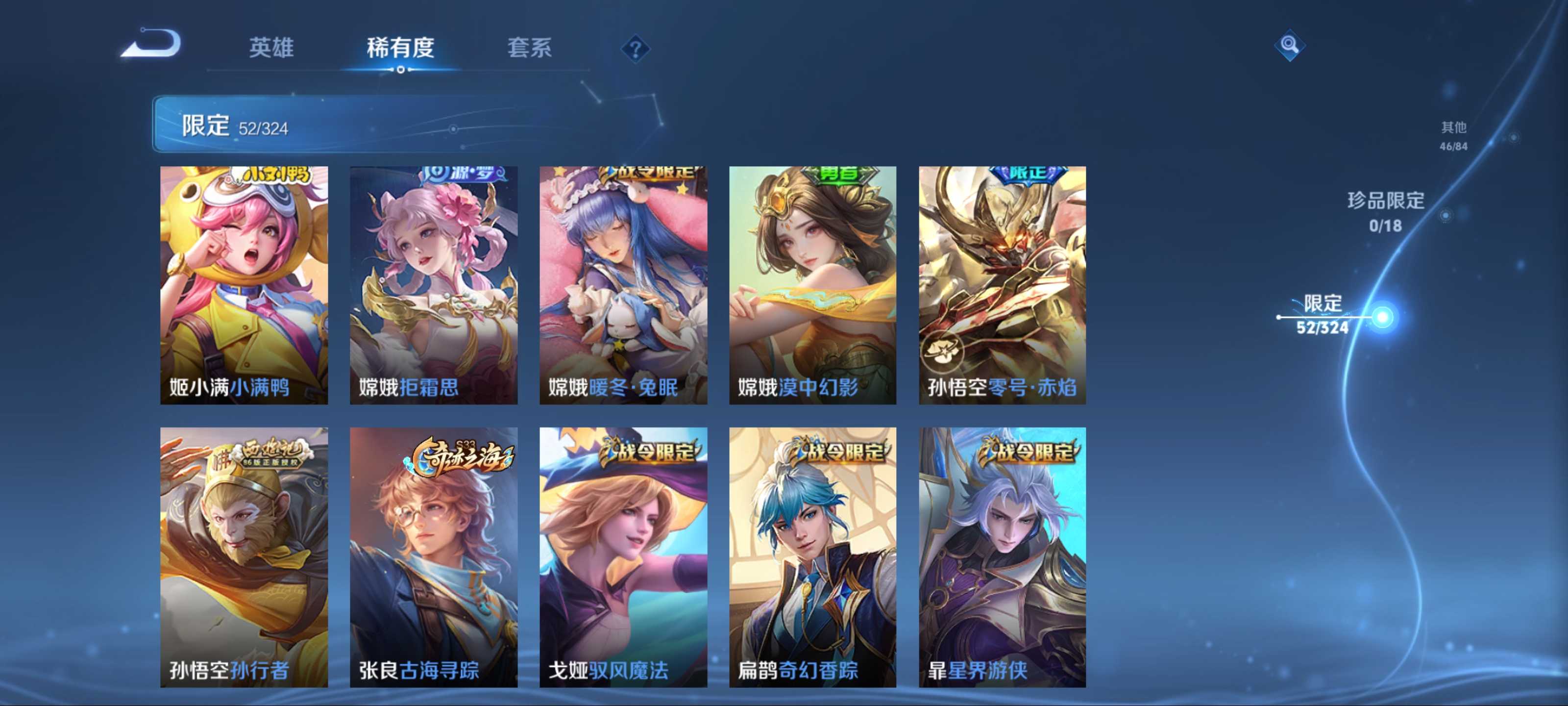The width and height of the screenshot is (1568, 706).
Task: Open 姬小满 小满鸭 skin card
Action: coord(244,284)
